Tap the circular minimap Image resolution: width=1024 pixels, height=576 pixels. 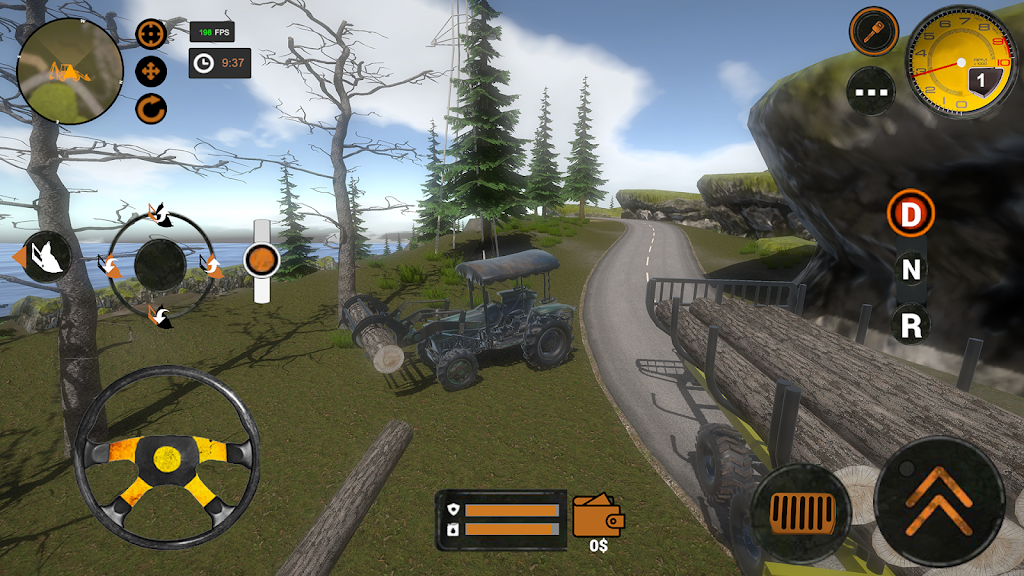[70, 71]
